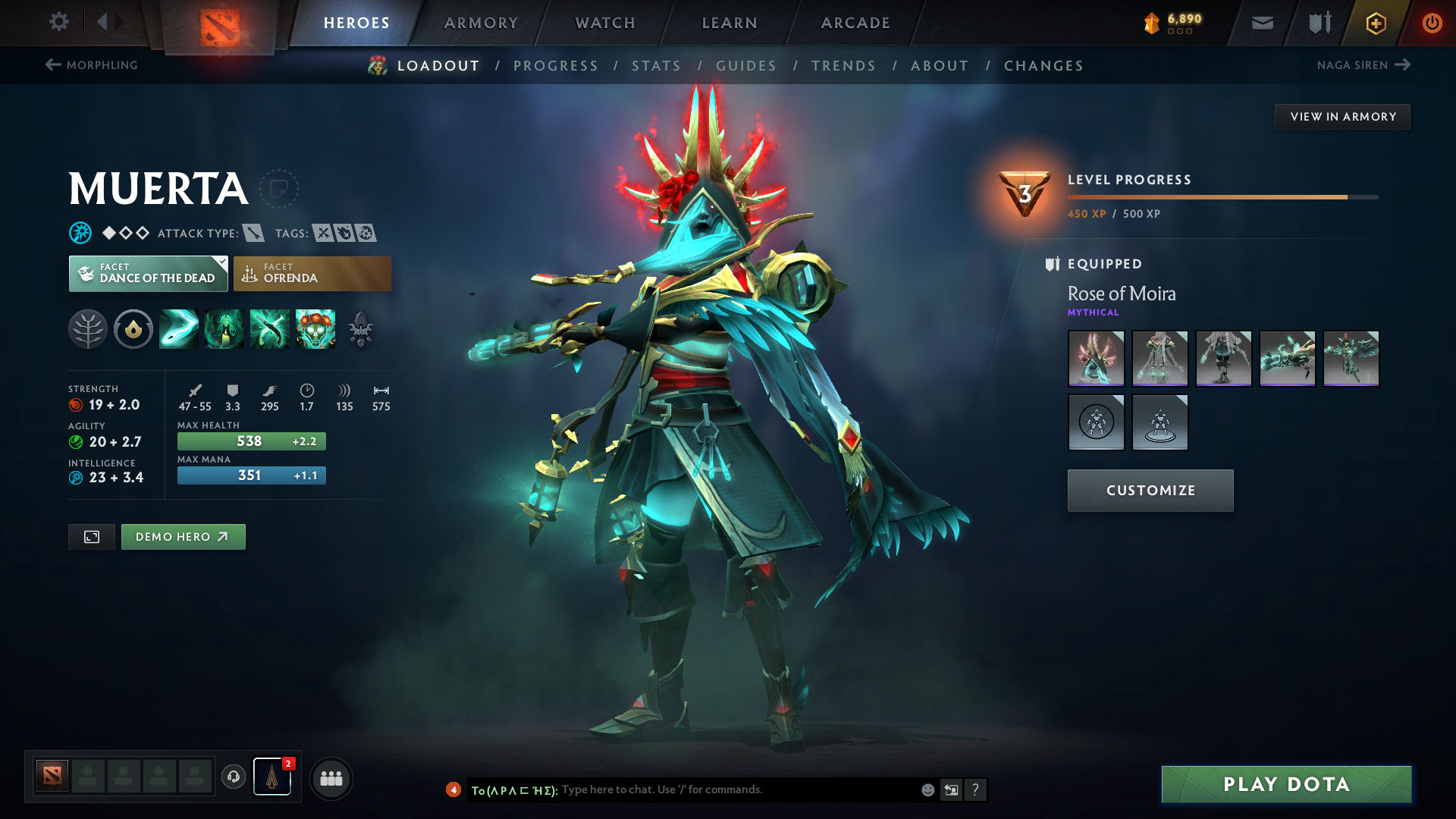Viewport: 1456px width, 819px height.
Task: Open the friends list grid icon
Action: pyautogui.click(x=331, y=778)
